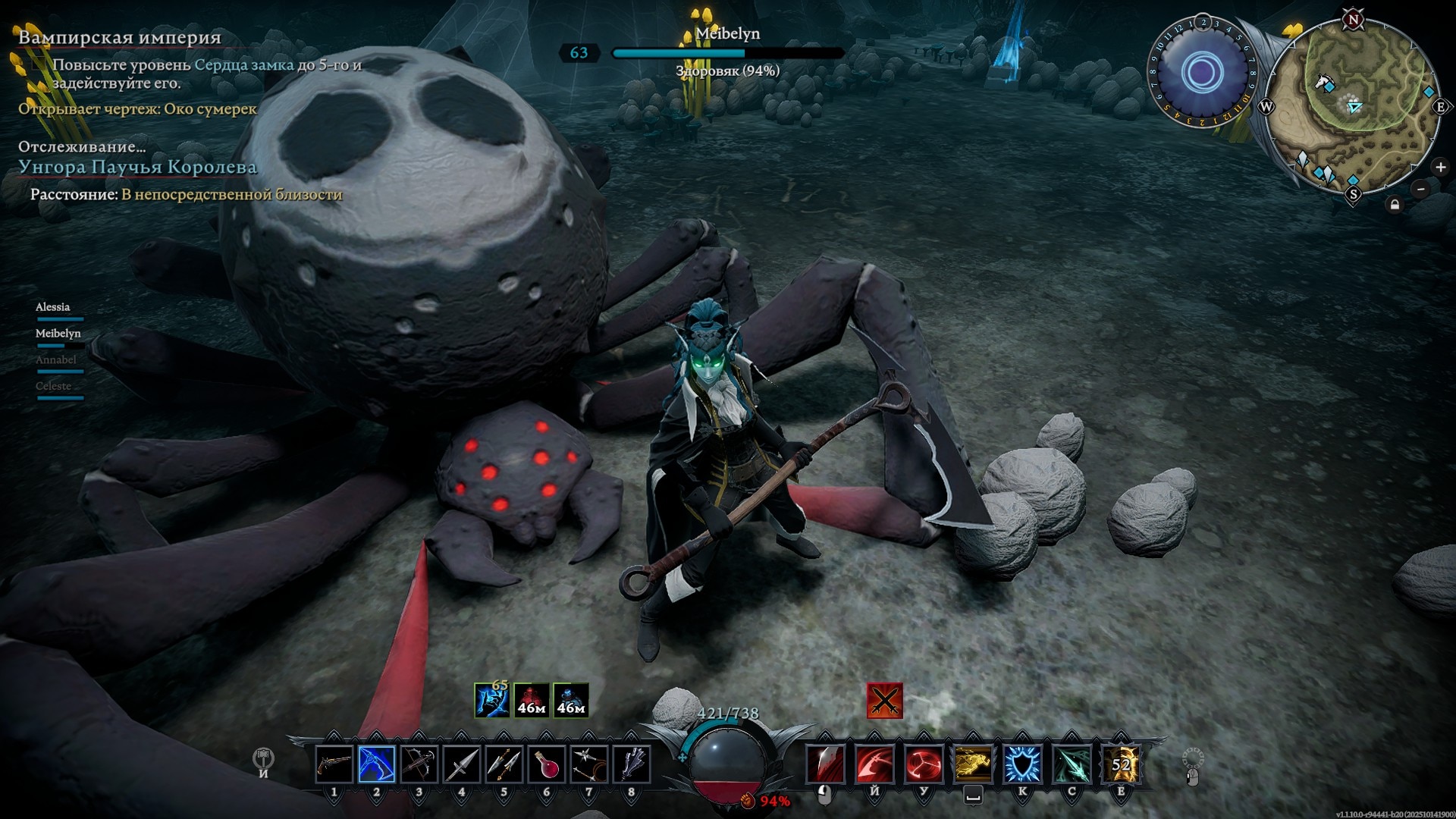Cast the blue shield barrier spell
1456x819 pixels.
(1021, 764)
